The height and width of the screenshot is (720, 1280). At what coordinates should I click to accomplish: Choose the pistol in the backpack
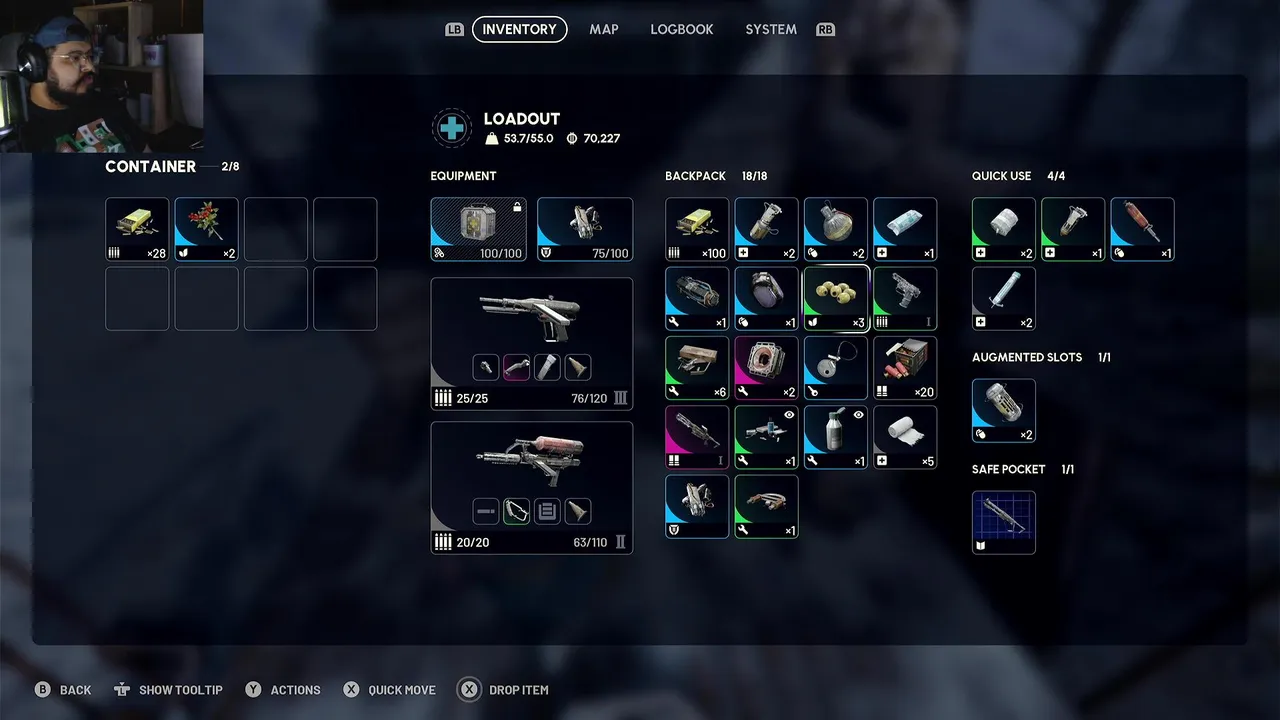(904, 298)
